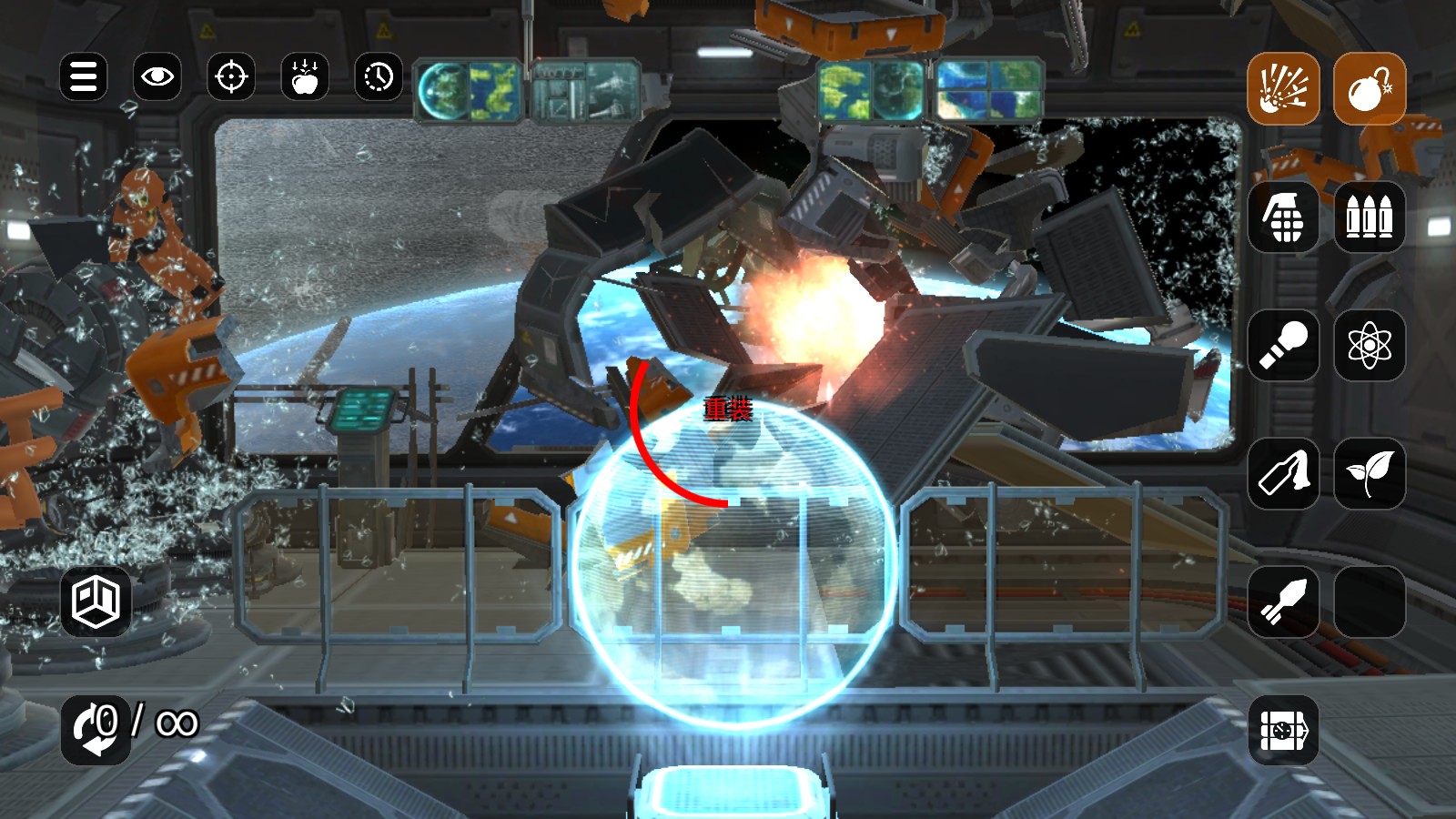Screen dimensions: 1456x819
Task: Toggle the eye visibility icon
Action: (x=157, y=77)
